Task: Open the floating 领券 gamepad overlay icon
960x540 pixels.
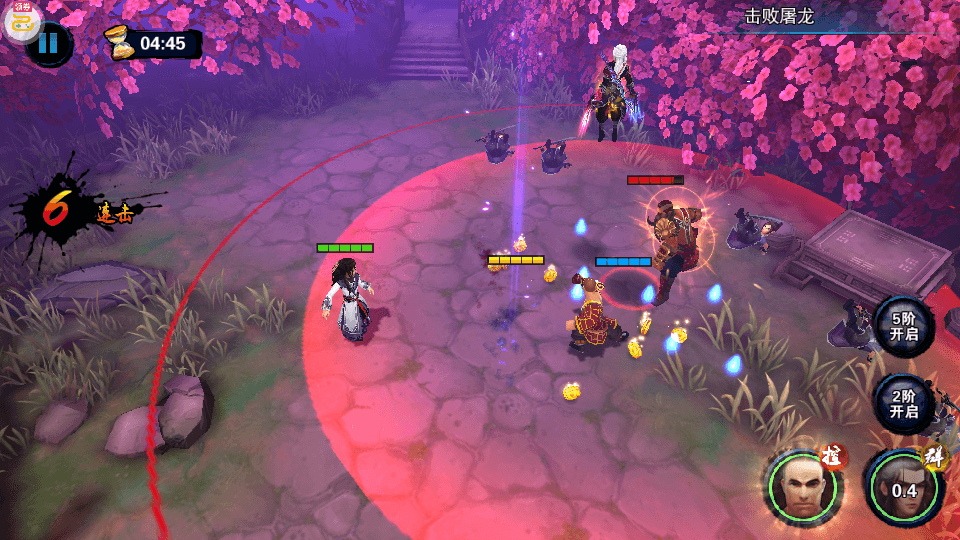Action: pyautogui.click(x=22, y=20)
